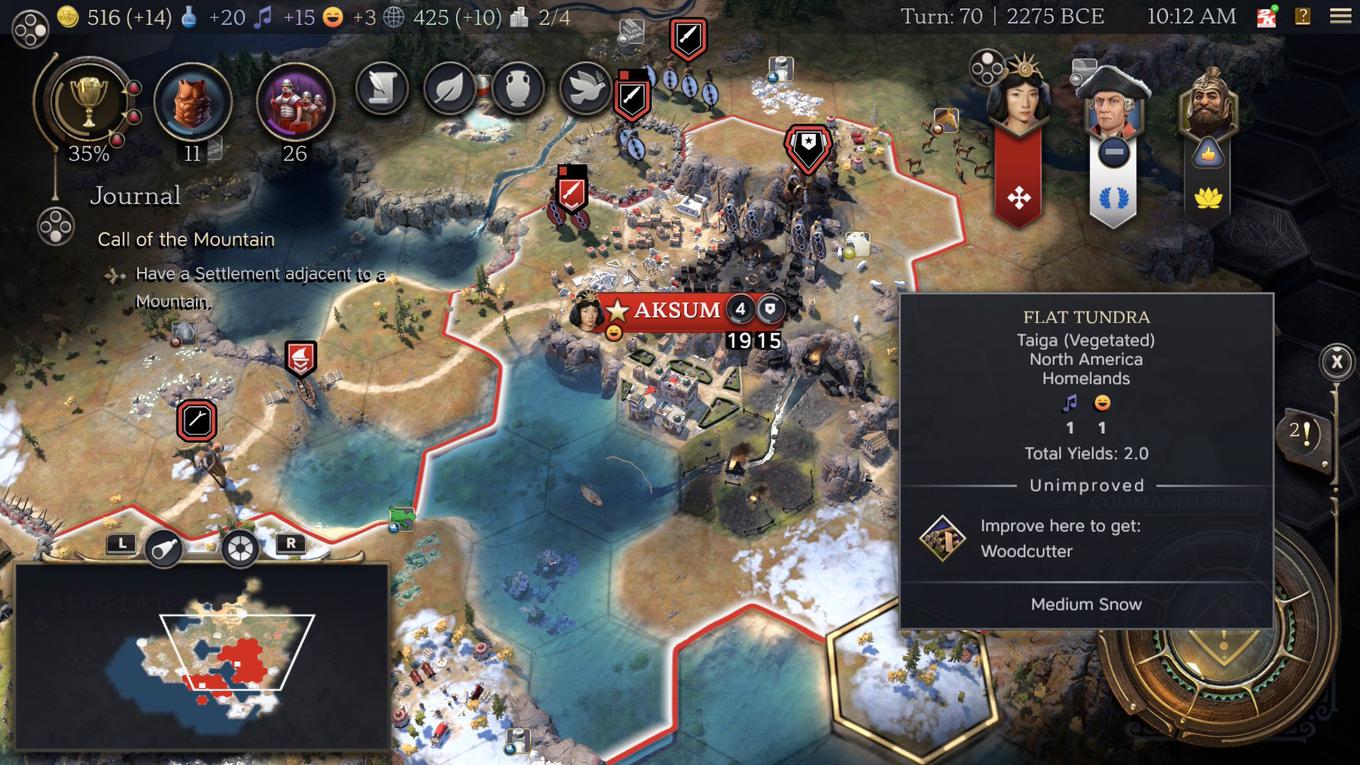Open the victory progress trophy icon
The width and height of the screenshot is (1360, 765).
88,103
